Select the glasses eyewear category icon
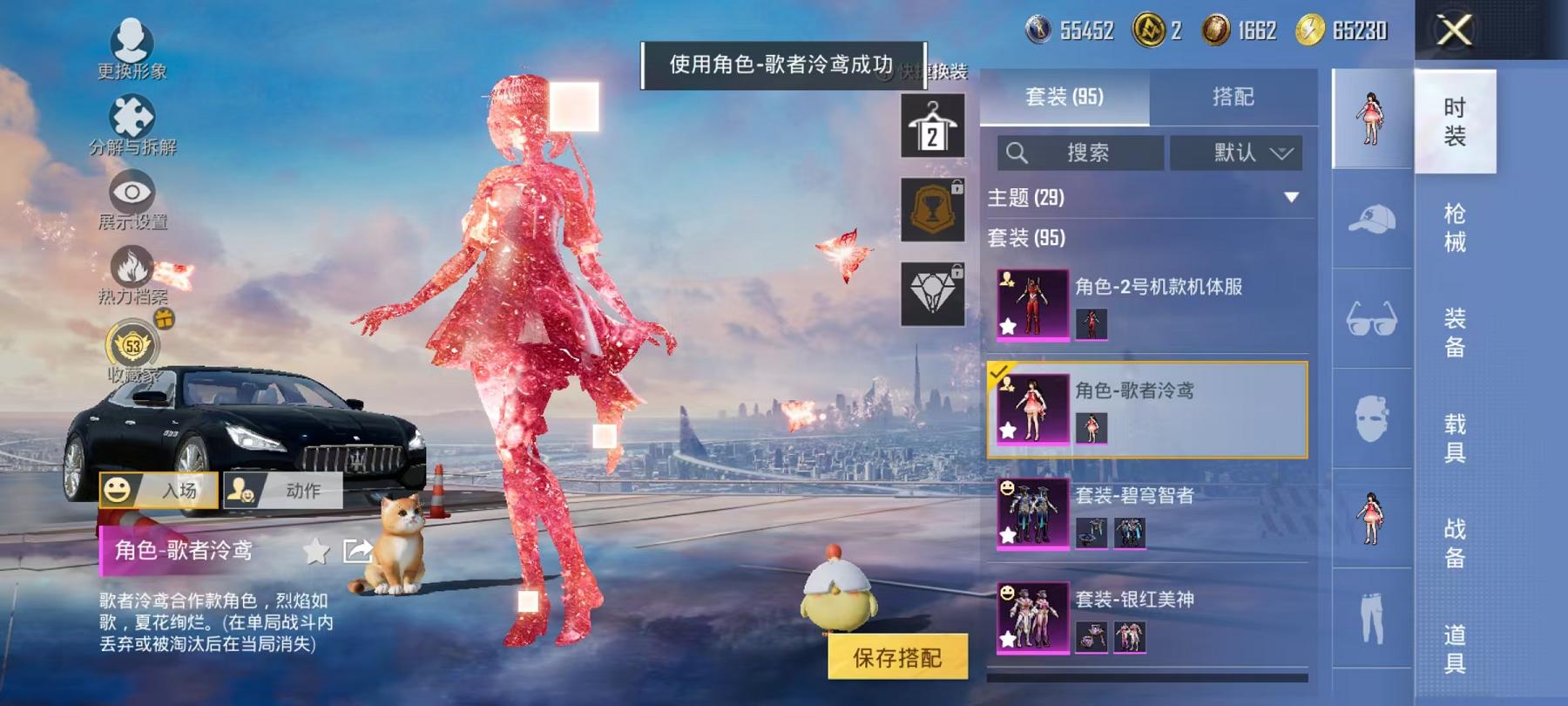This screenshot has height=706, width=1568. [1374, 314]
